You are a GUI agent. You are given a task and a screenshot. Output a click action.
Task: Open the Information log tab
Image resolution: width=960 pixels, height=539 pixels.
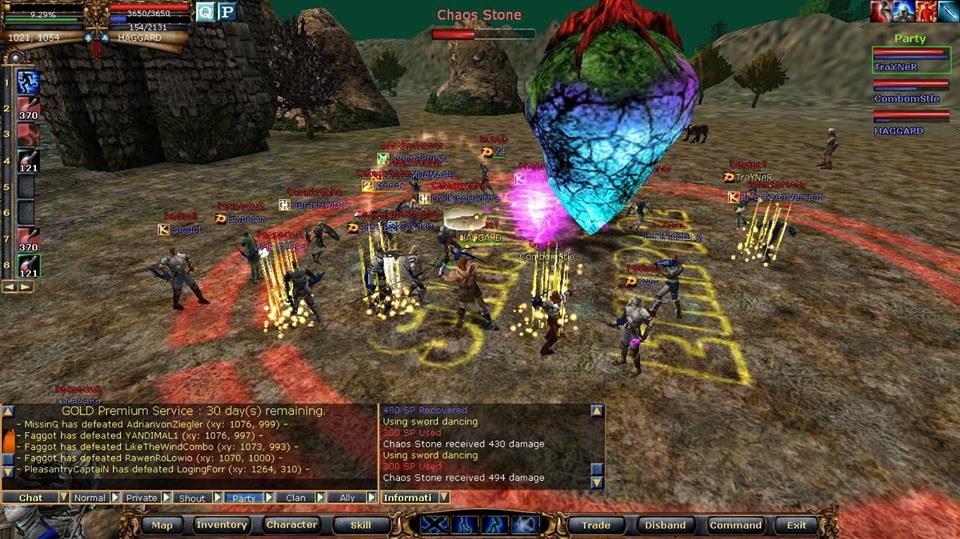point(408,497)
